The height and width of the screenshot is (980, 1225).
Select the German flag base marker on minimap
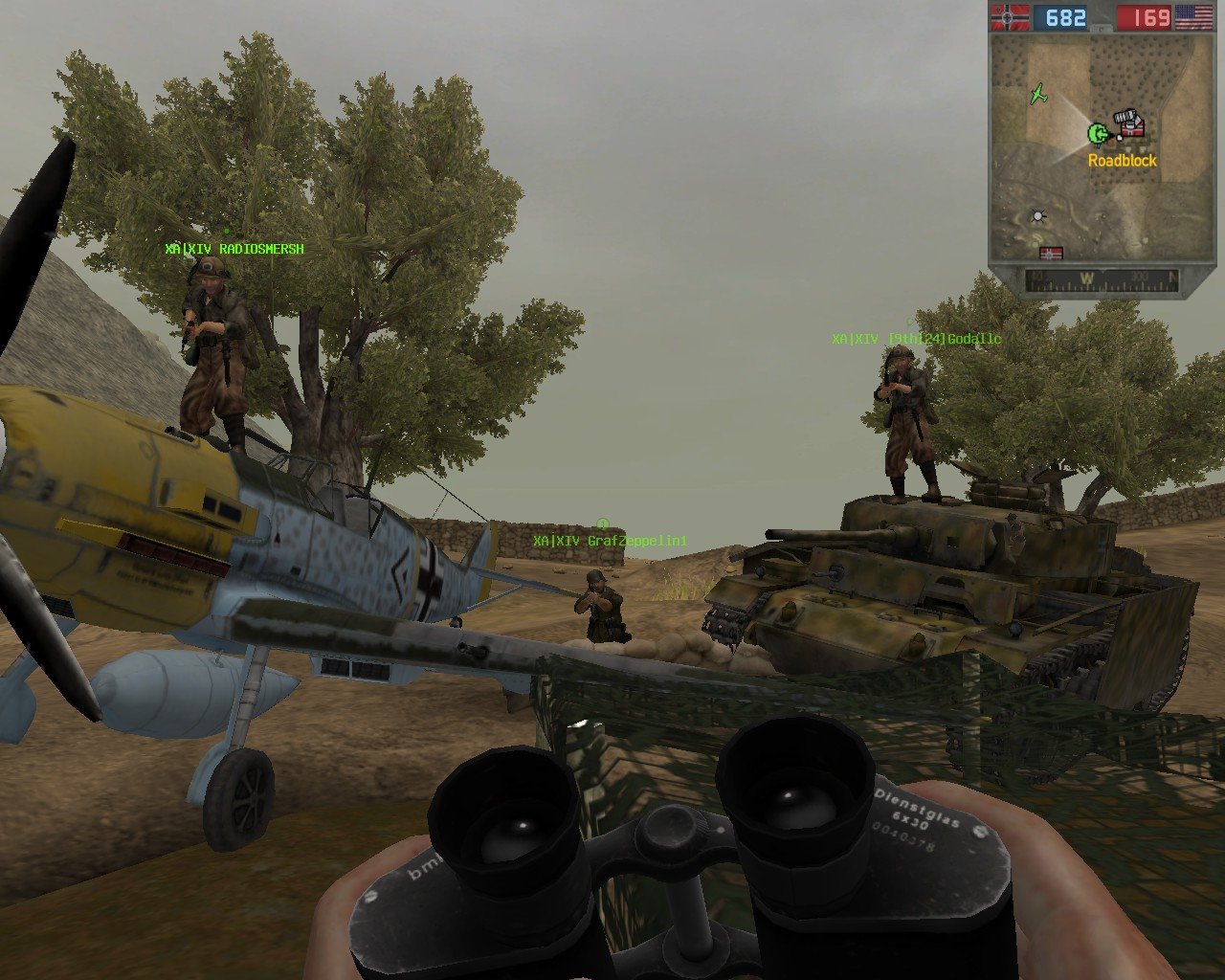point(1051,254)
